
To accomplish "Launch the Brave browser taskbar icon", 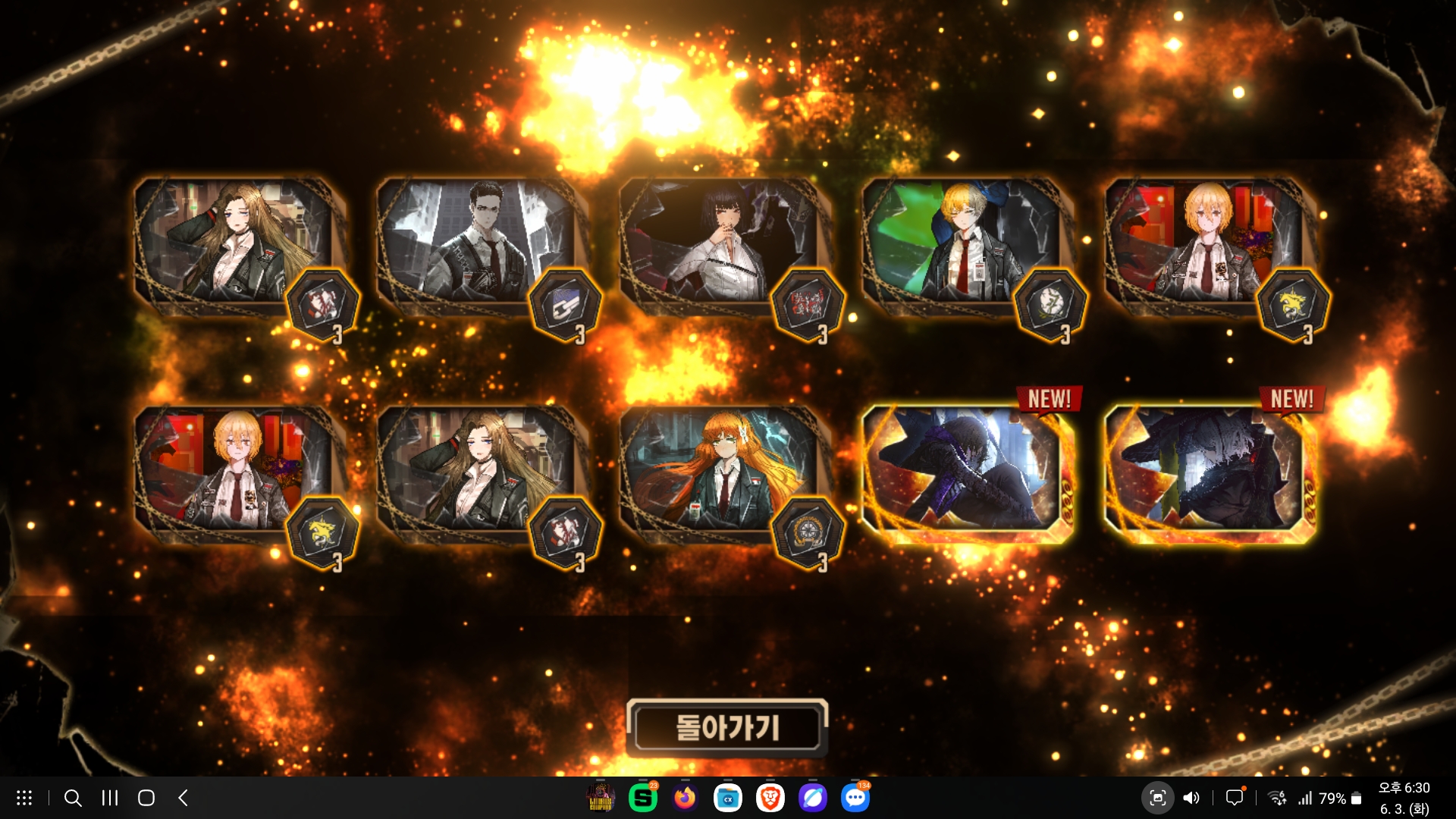I will coord(770,798).
